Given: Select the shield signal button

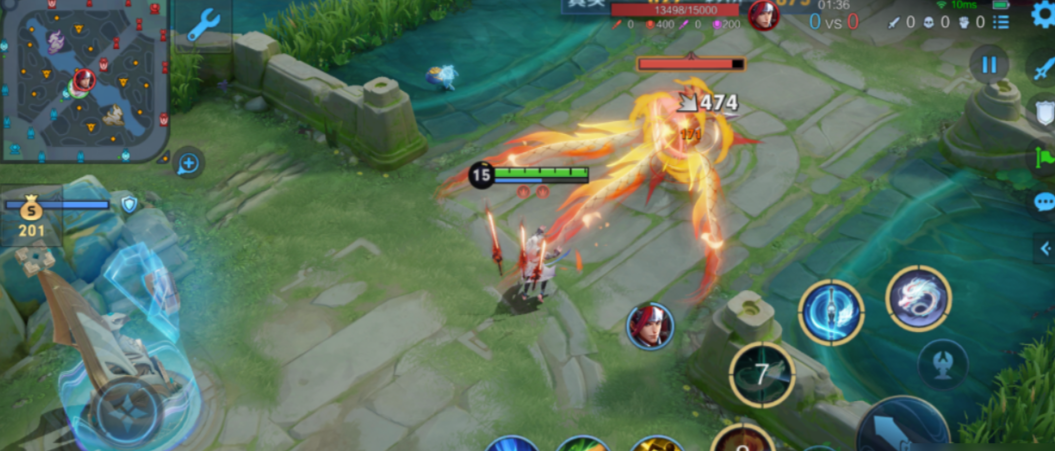Looking at the screenshot, I should tap(1043, 110).
